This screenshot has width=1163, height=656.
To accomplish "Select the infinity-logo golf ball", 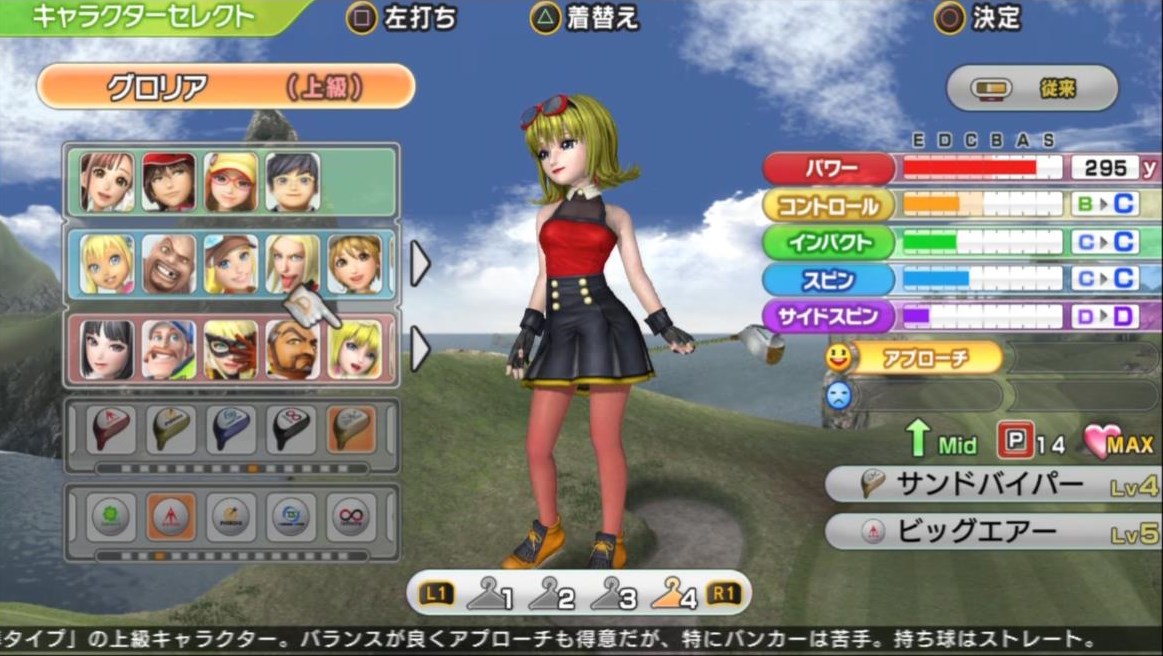I will click(x=352, y=517).
